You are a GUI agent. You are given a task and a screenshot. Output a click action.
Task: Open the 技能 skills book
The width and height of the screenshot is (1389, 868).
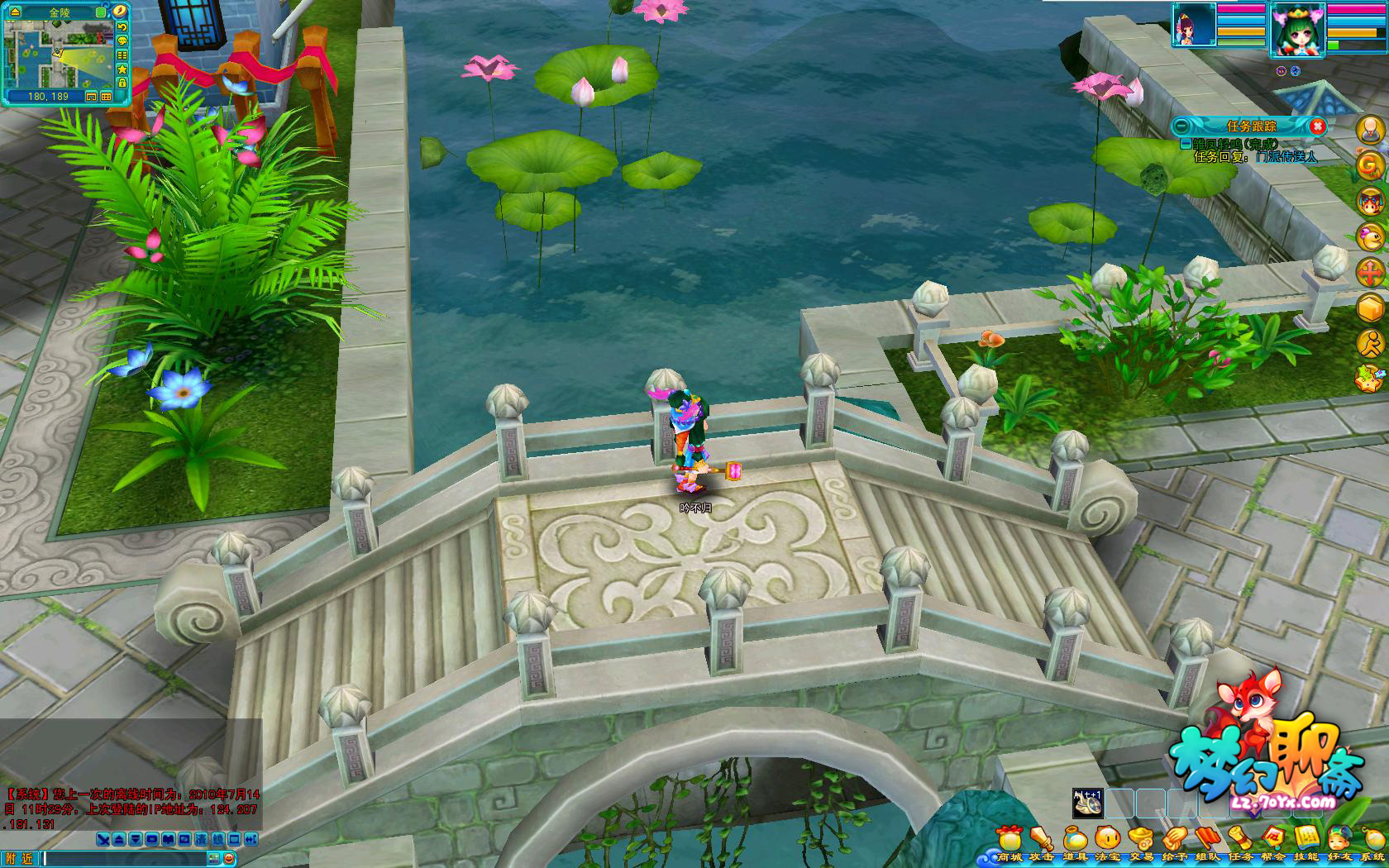coord(1306,841)
